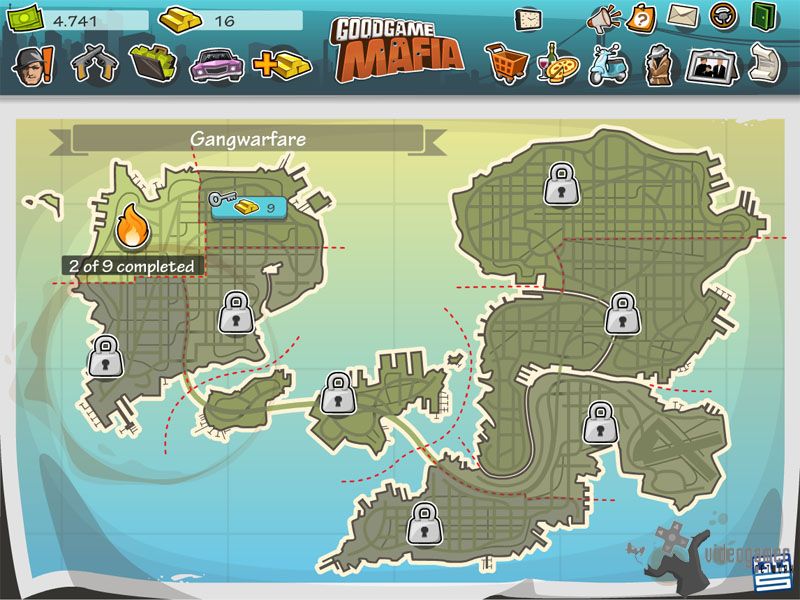This screenshot has height=600, width=800.
Task: Click the green exit door icon
Action: [764, 17]
